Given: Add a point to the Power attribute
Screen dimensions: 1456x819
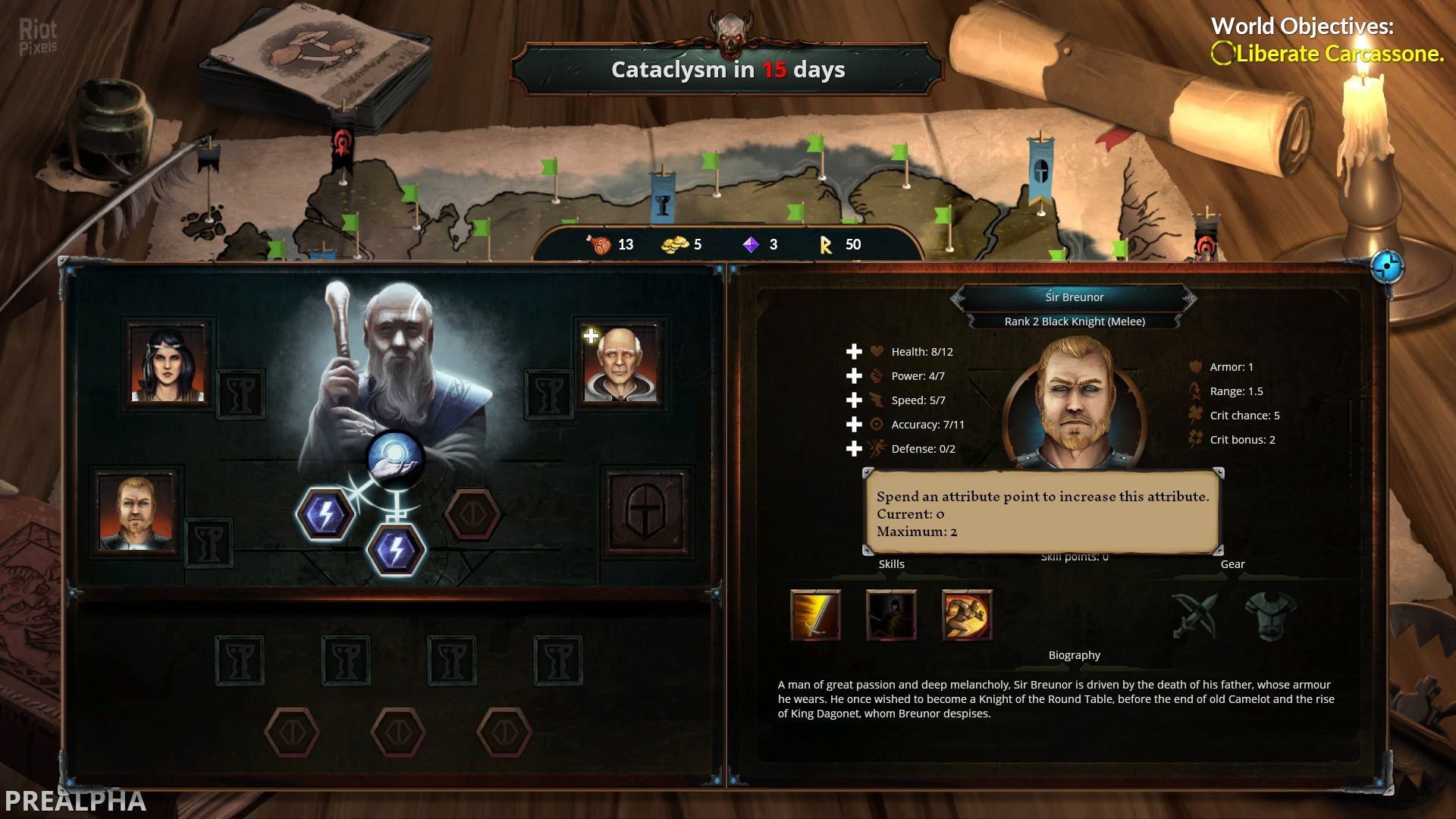Looking at the screenshot, I should coord(854,376).
